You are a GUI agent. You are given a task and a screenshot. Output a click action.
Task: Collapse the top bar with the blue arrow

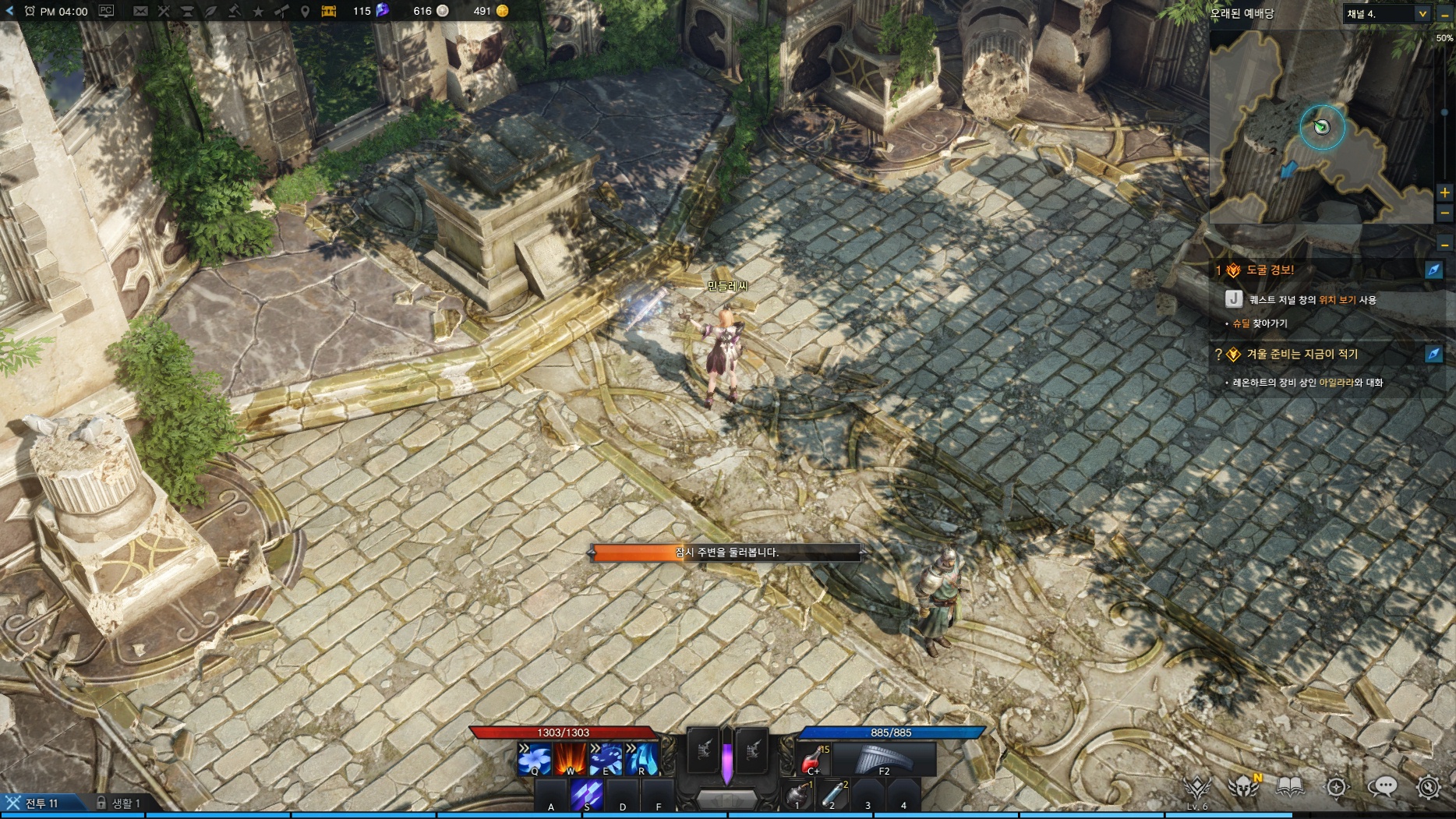click(x=9, y=11)
